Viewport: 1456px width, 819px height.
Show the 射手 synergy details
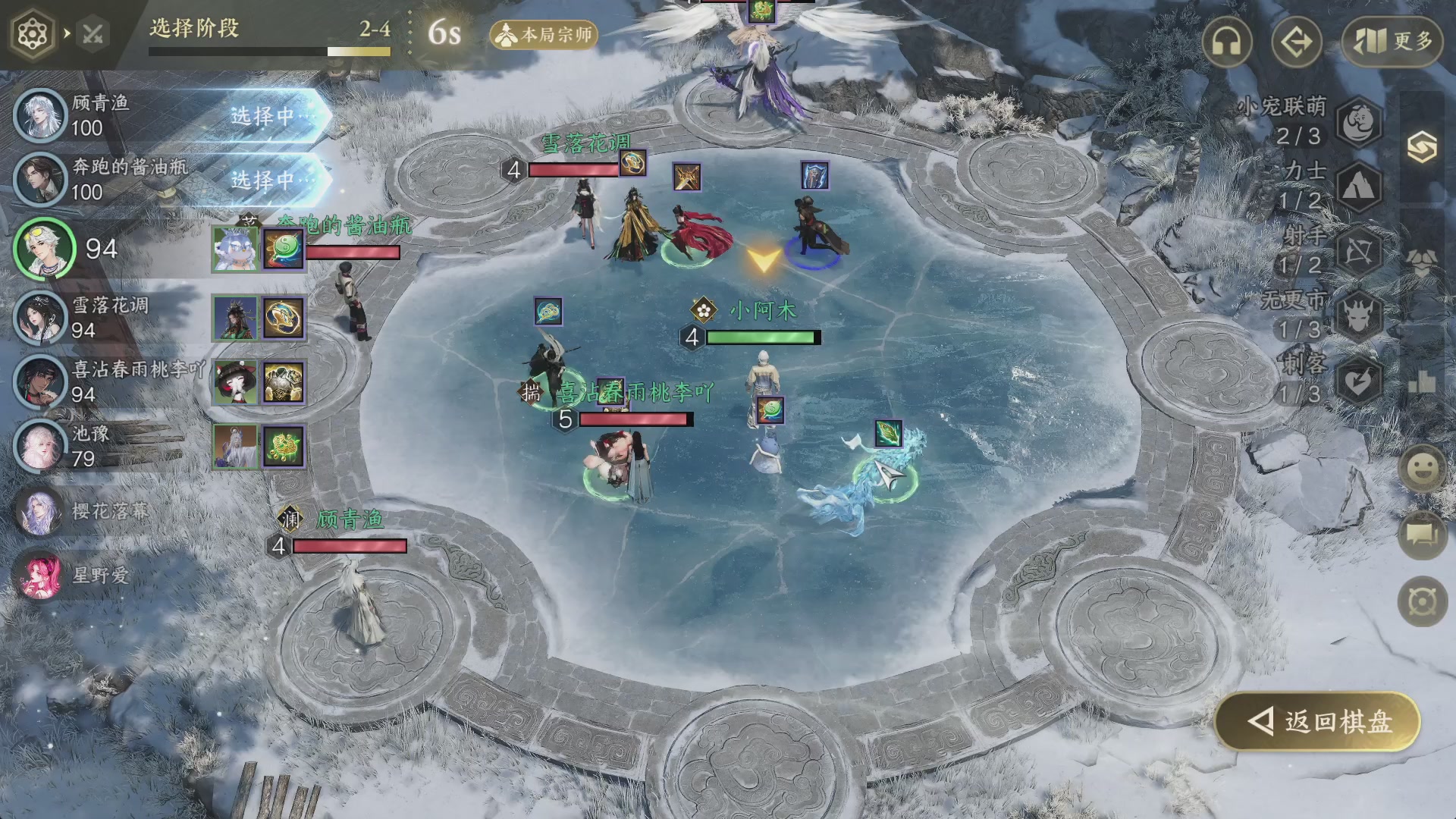point(1358,250)
